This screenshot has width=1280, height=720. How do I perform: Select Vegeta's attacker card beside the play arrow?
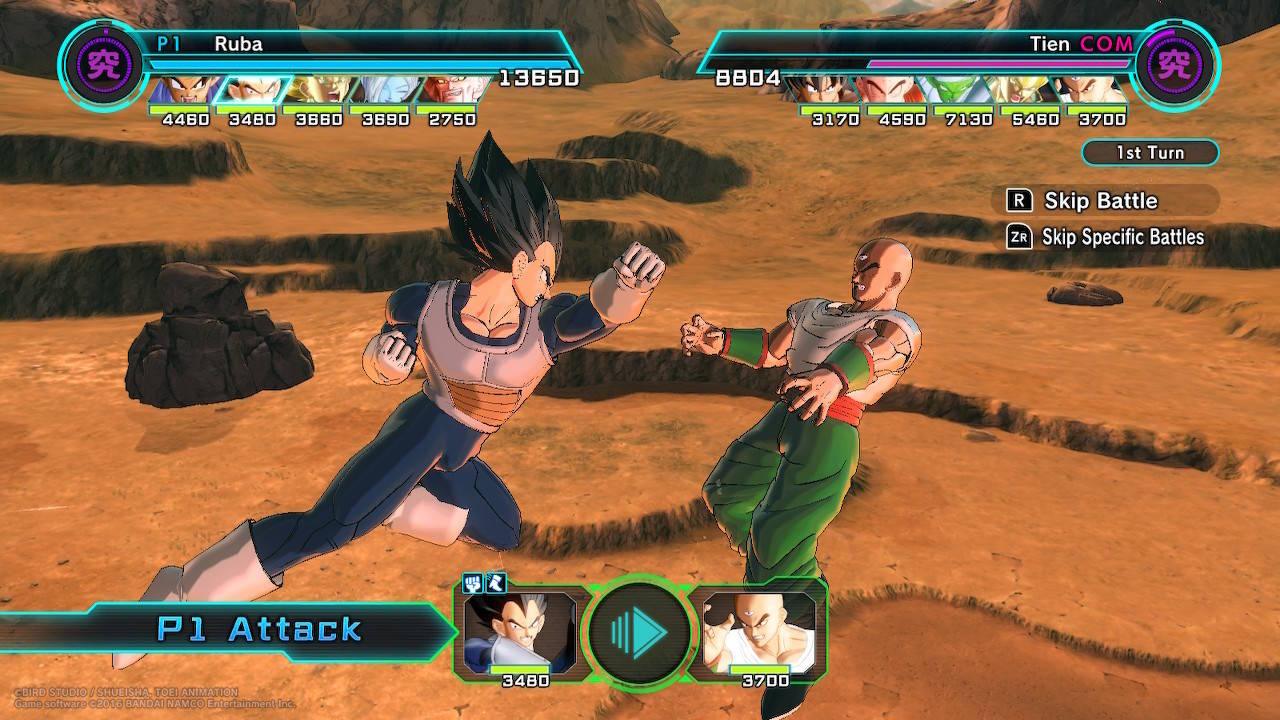[x=520, y=631]
